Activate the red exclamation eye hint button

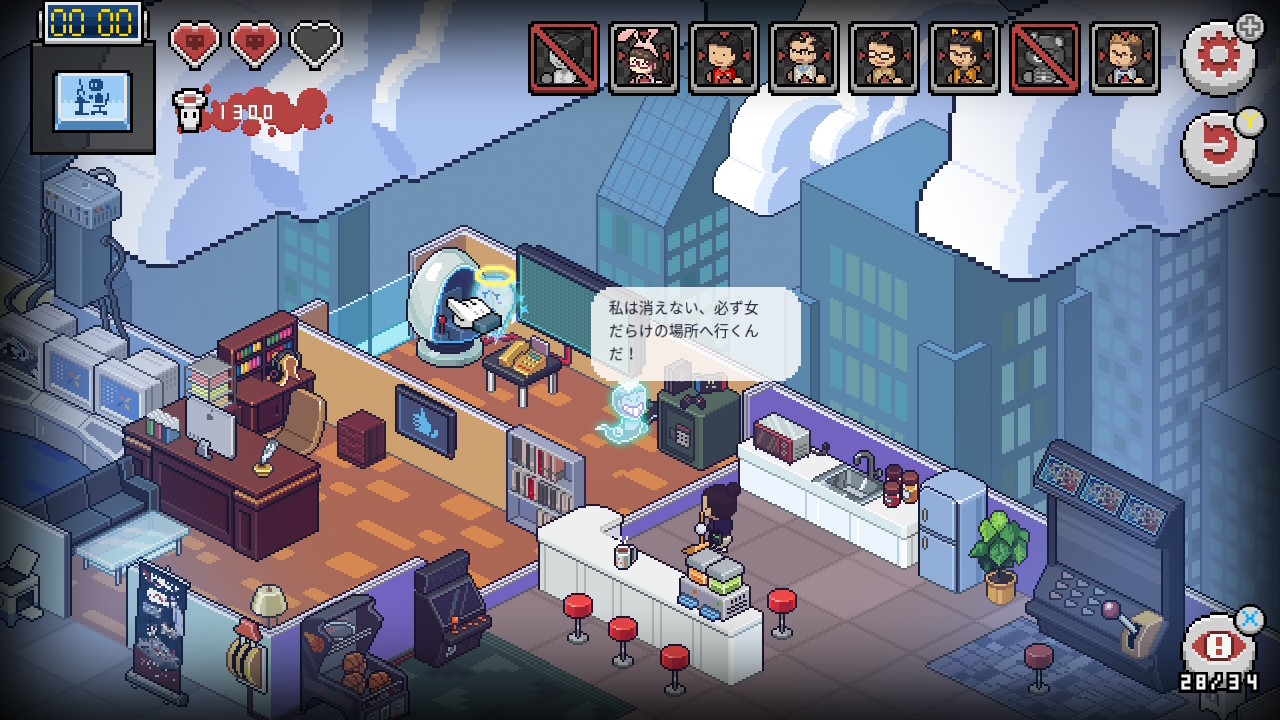point(1217,647)
